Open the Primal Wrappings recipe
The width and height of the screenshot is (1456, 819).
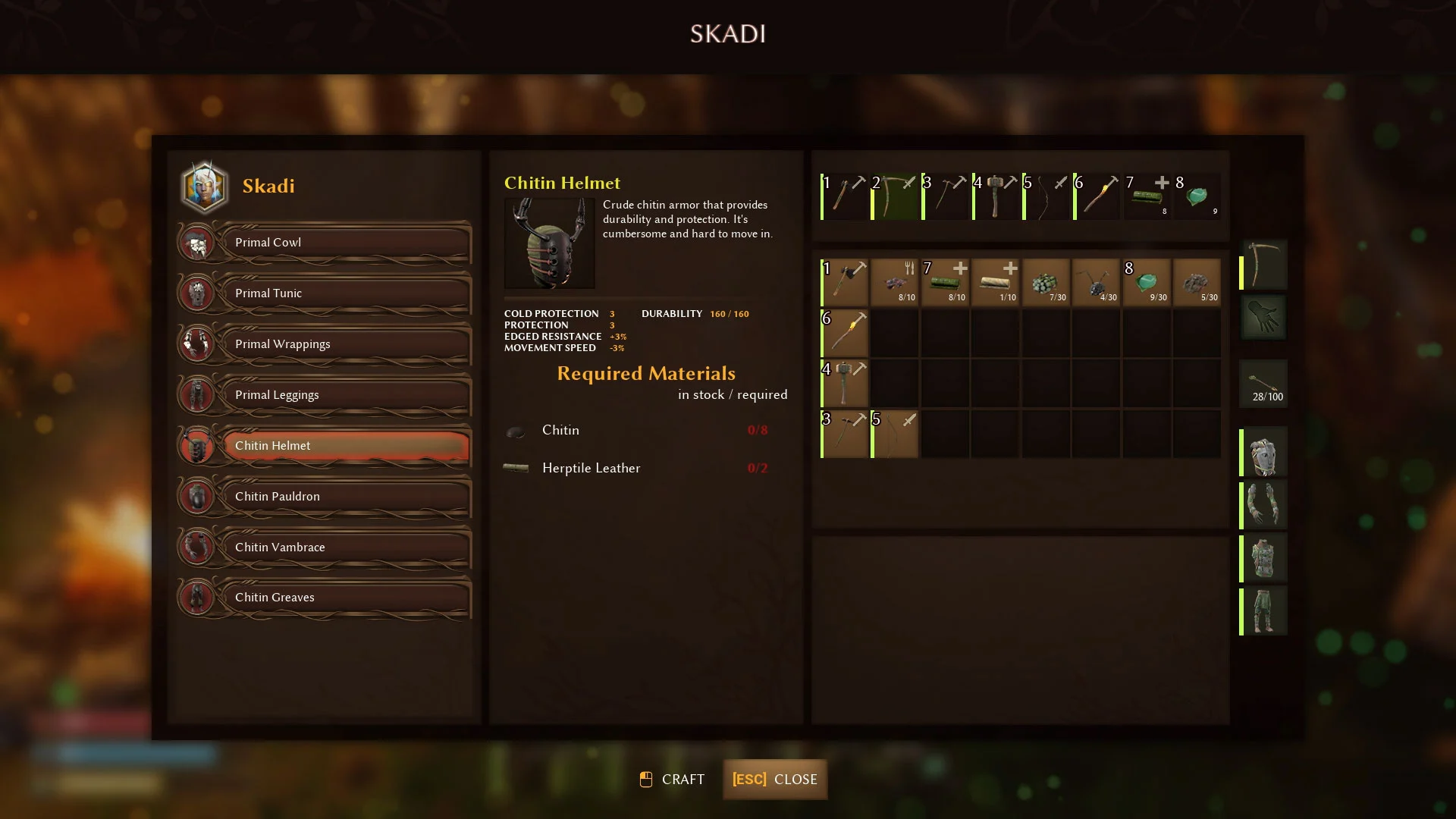pyautogui.click(x=346, y=344)
